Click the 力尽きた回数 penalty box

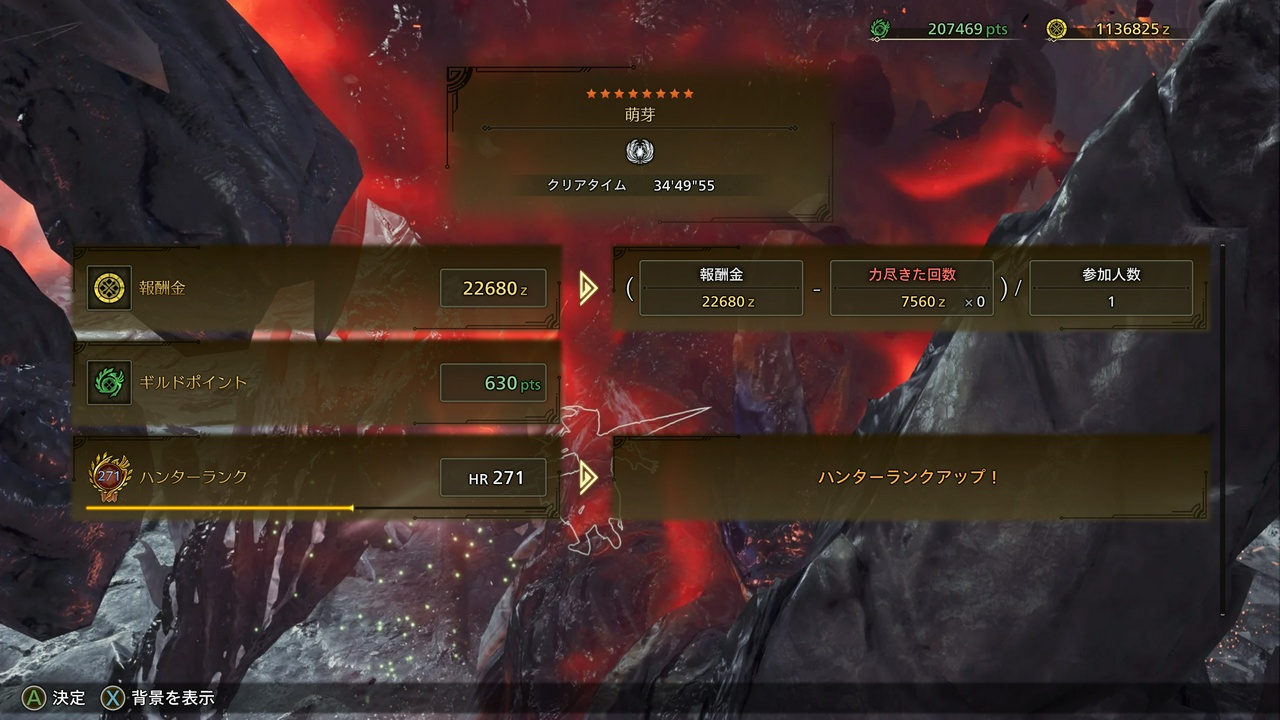[912, 289]
